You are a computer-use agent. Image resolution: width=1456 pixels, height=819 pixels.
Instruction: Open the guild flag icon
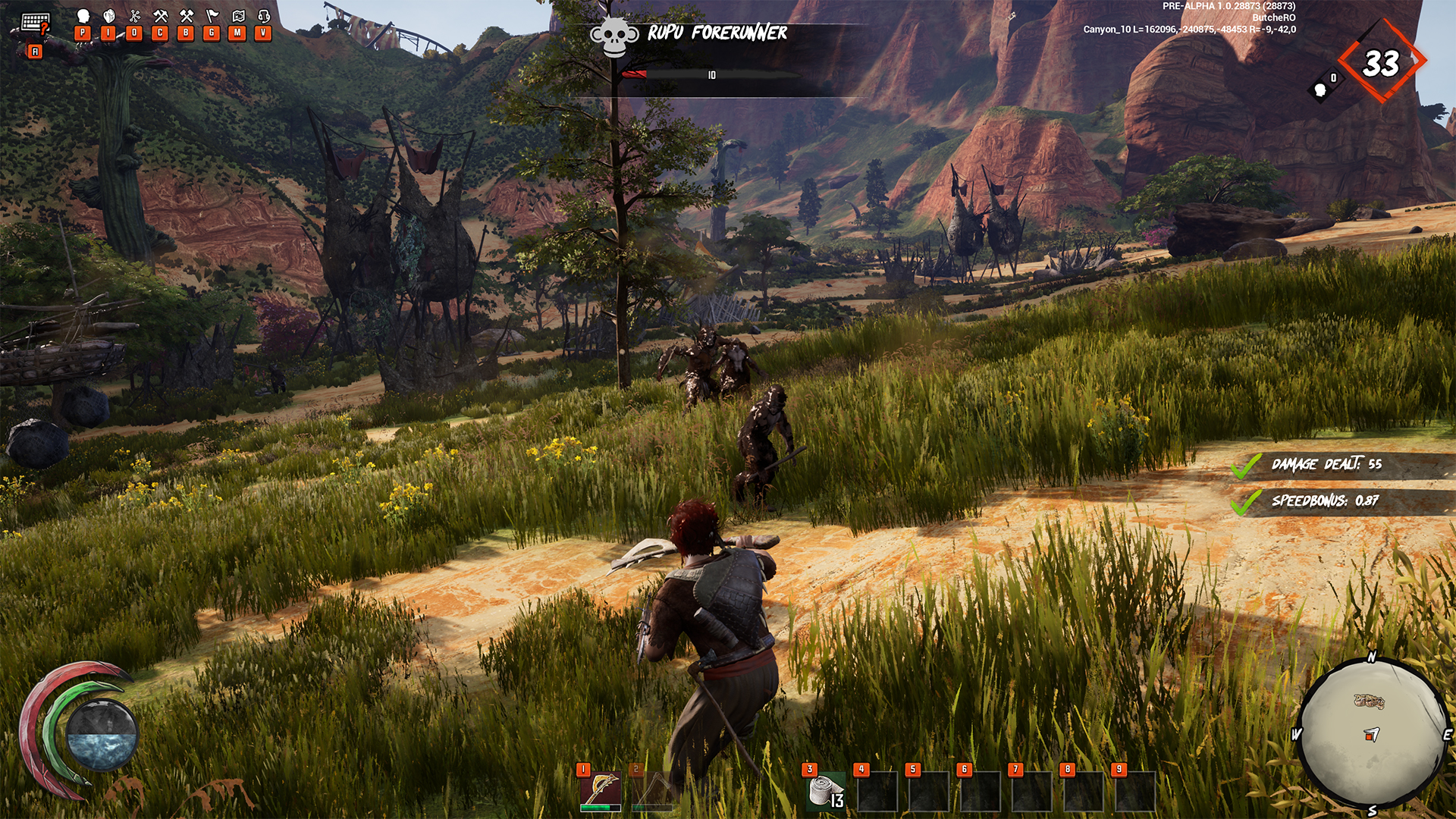[212, 16]
